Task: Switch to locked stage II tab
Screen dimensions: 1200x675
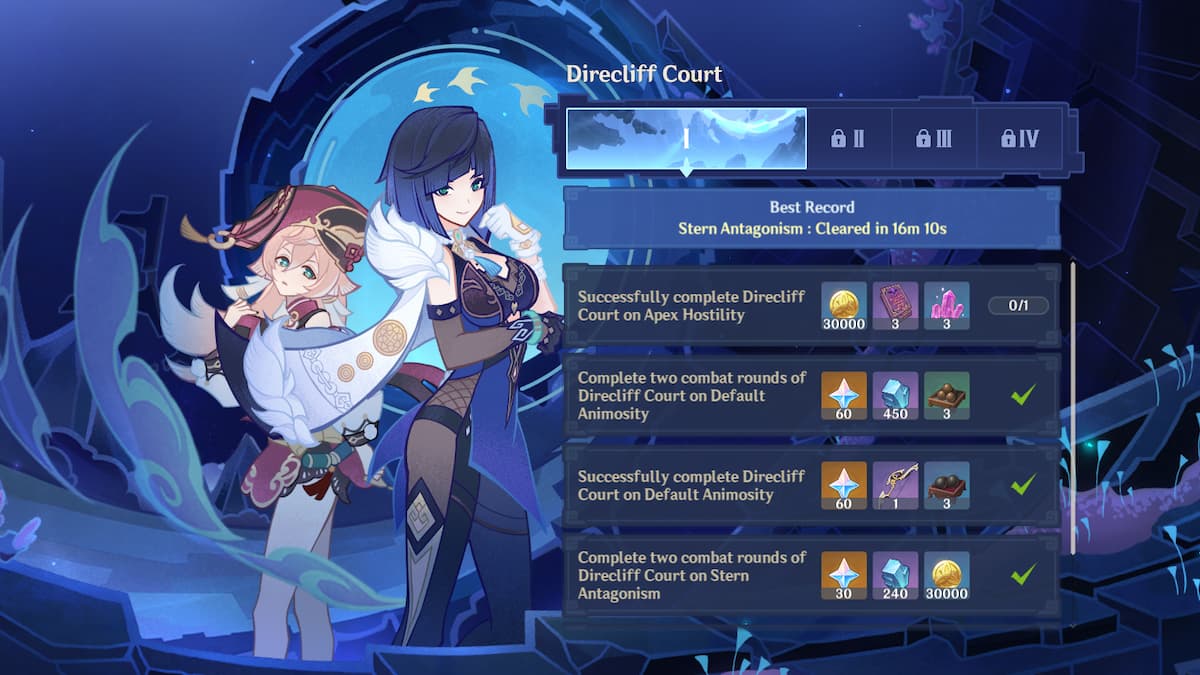Action: (x=847, y=139)
